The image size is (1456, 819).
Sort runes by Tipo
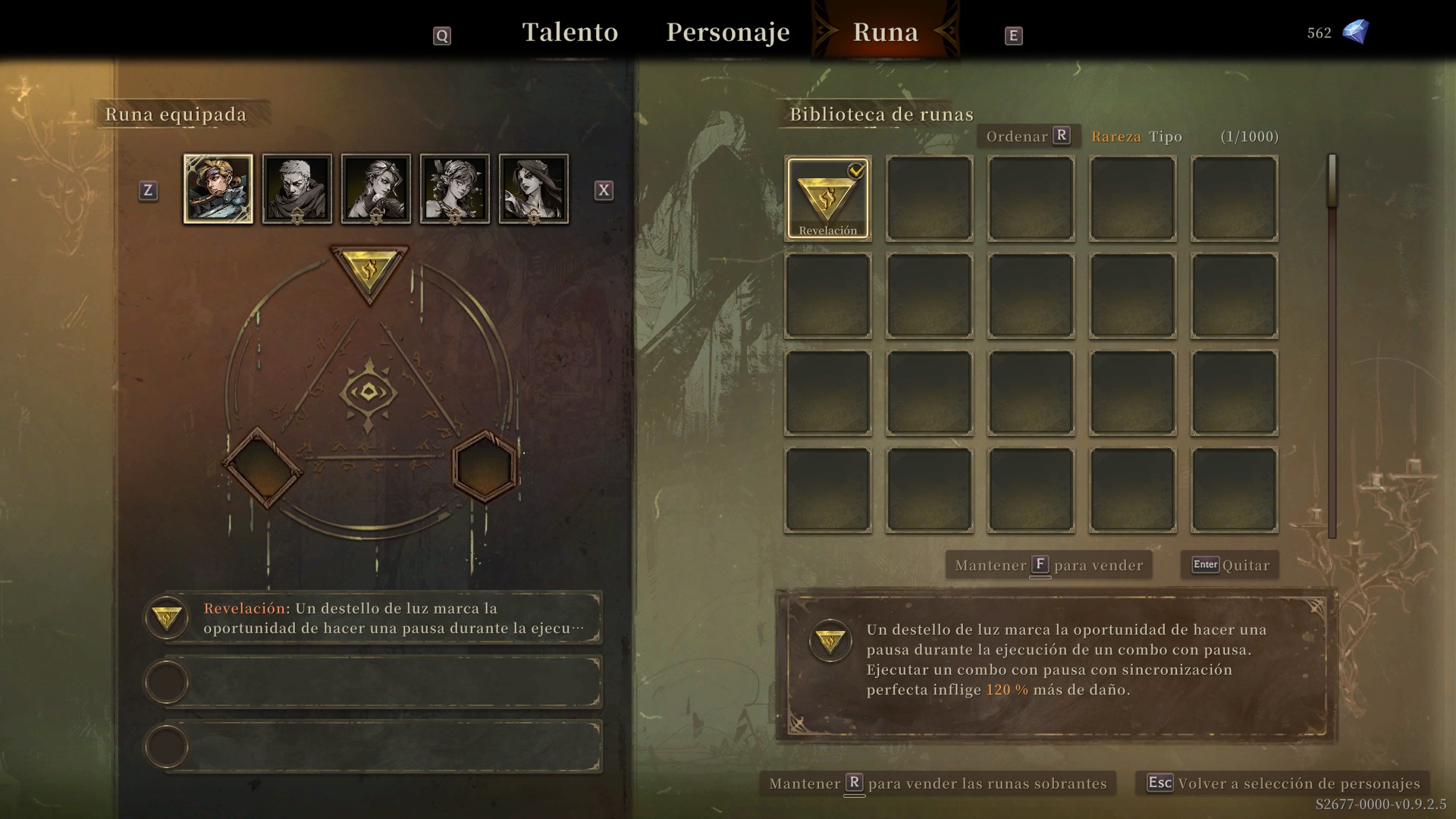tap(1166, 136)
